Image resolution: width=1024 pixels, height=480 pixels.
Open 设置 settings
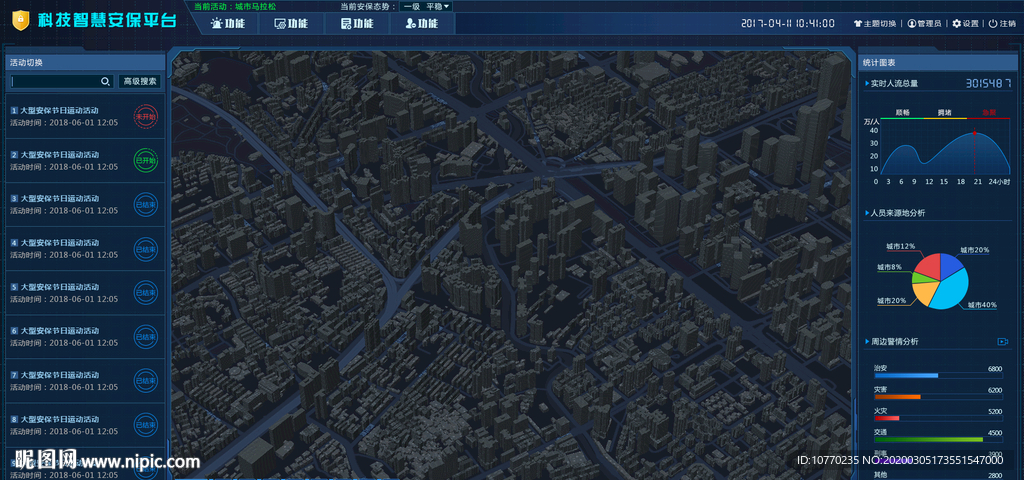pyautogui.click(x=965, y=23)
